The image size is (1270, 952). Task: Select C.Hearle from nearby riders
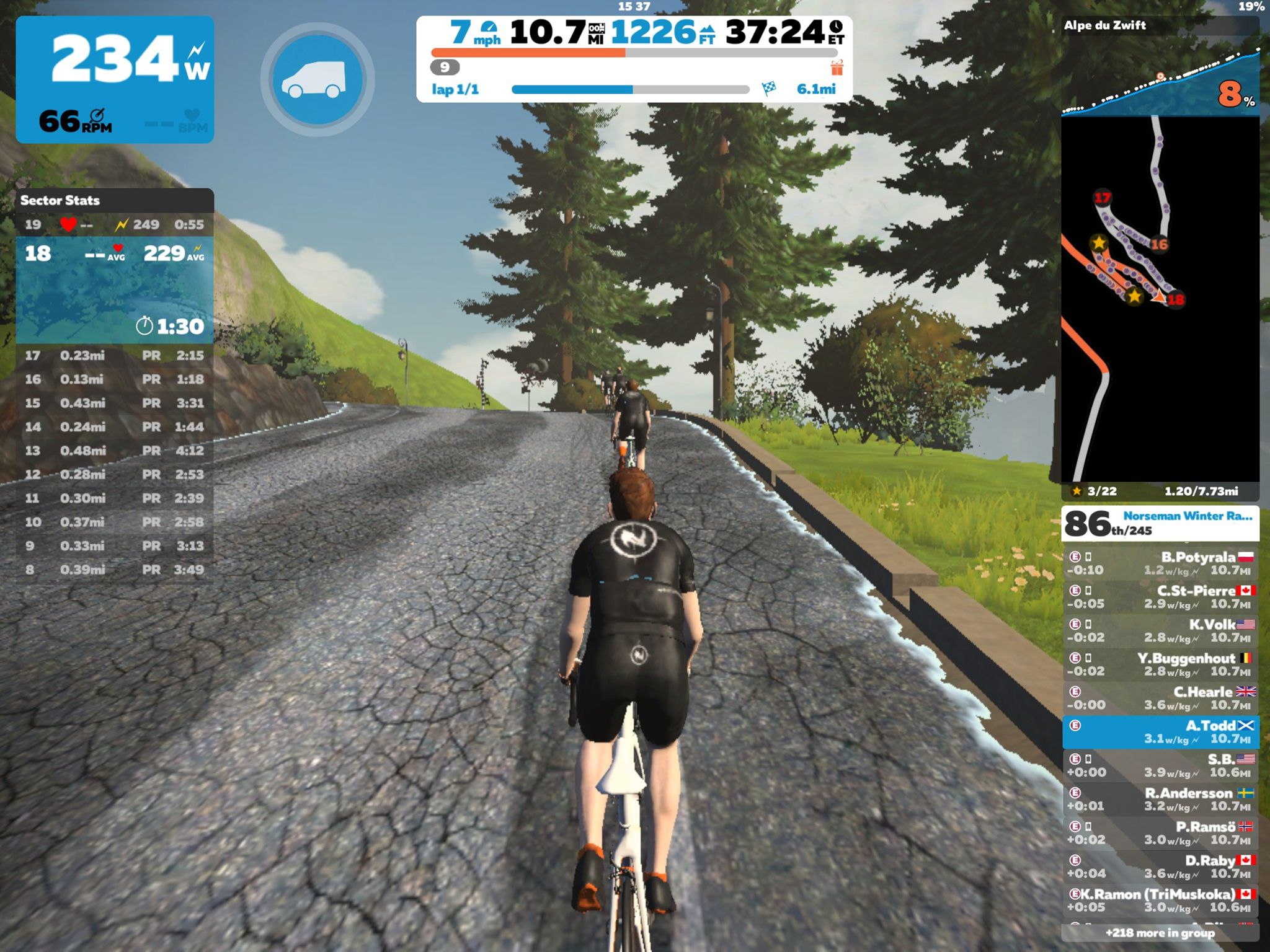click(x=1160, y=698)
